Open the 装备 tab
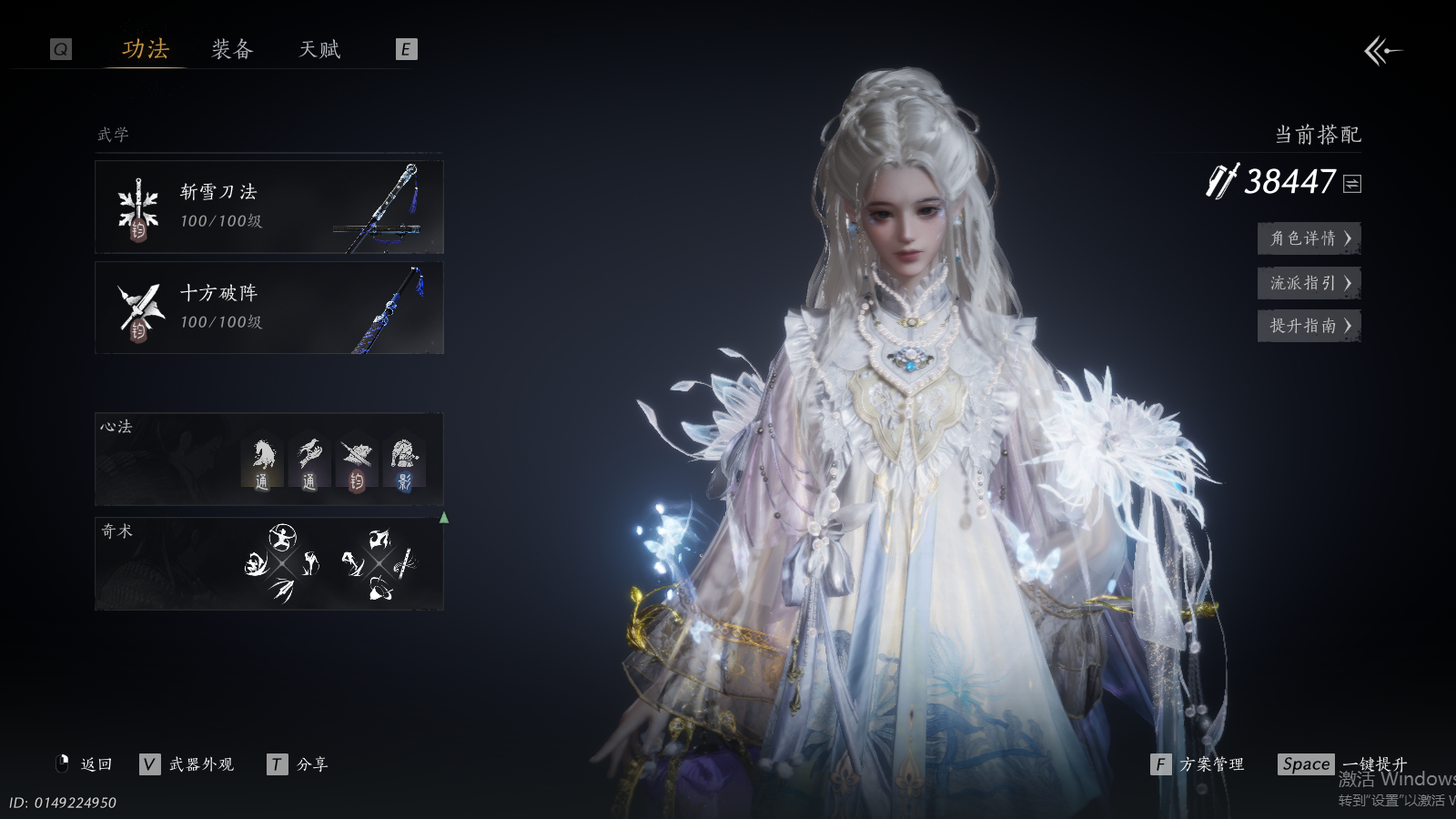 pyautogui.click(x=232, y=49)
